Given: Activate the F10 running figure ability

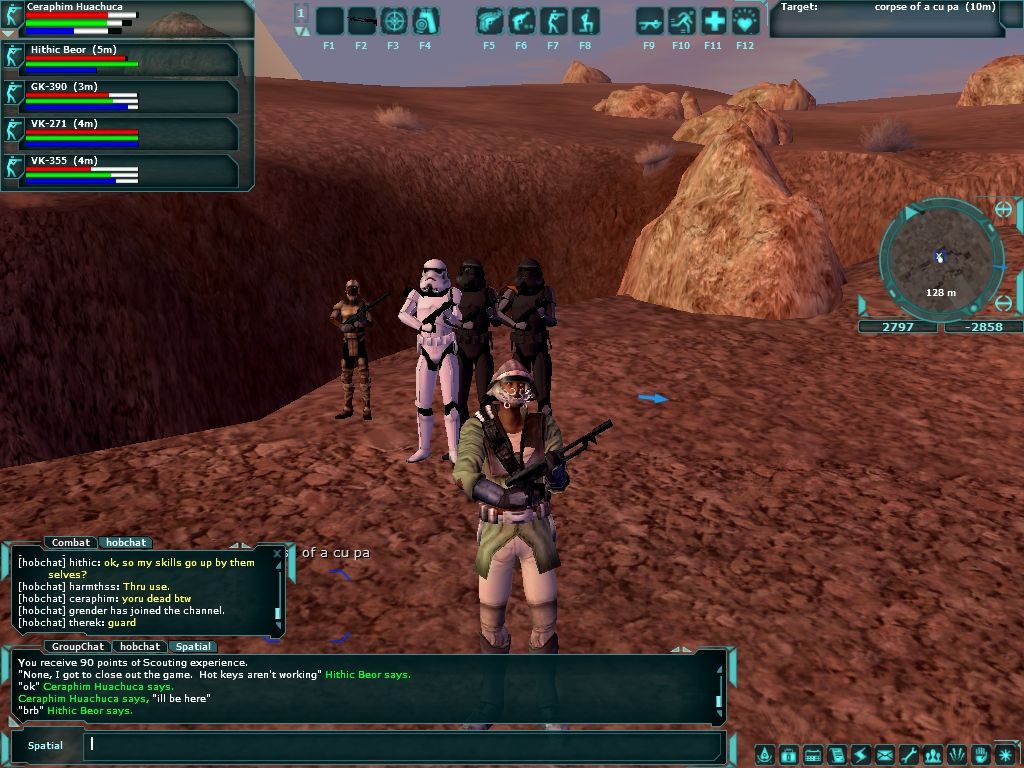Looking at the screenshot, I should tap(682, 21).
